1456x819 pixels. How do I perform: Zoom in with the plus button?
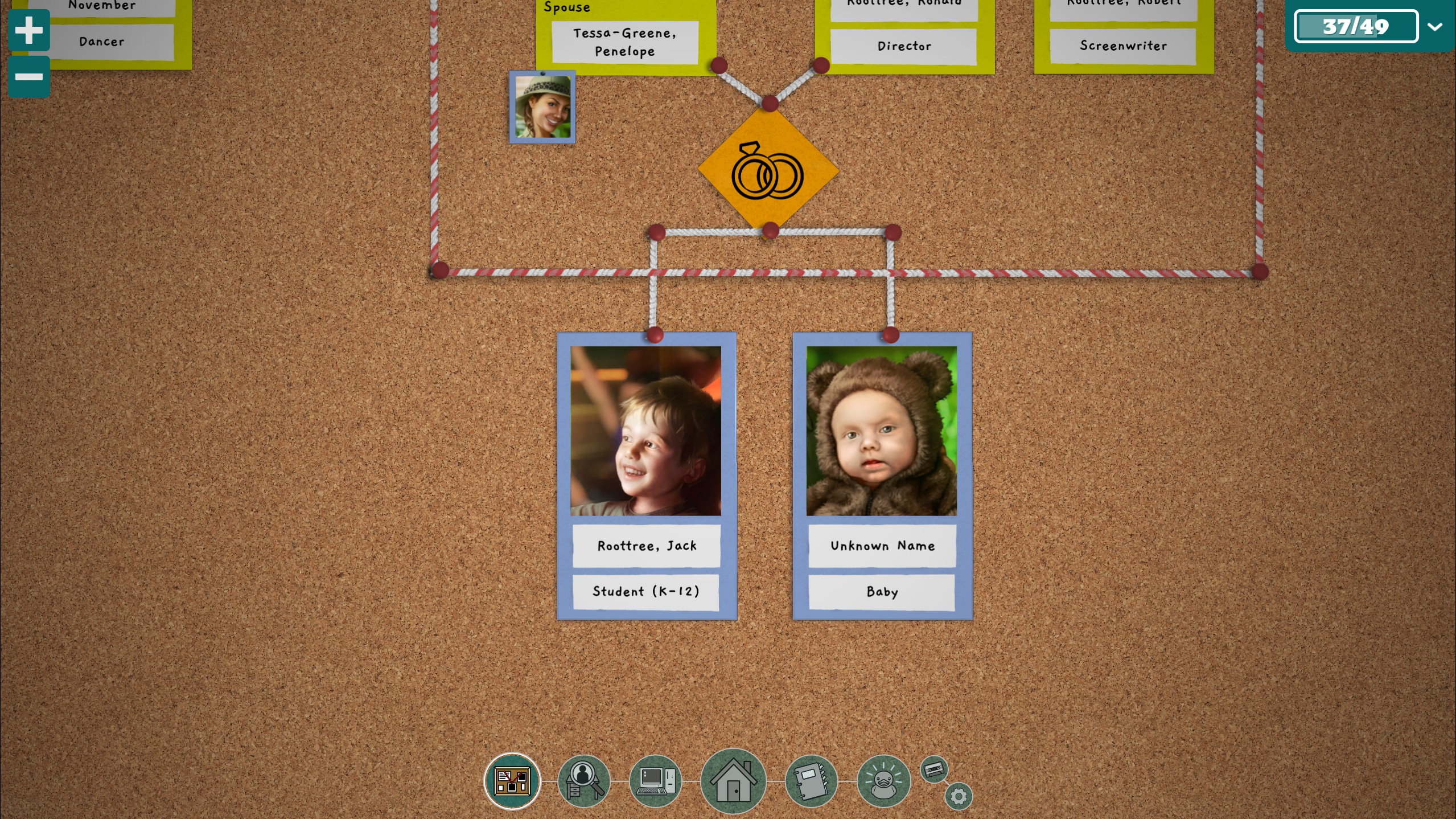(28, 30)
